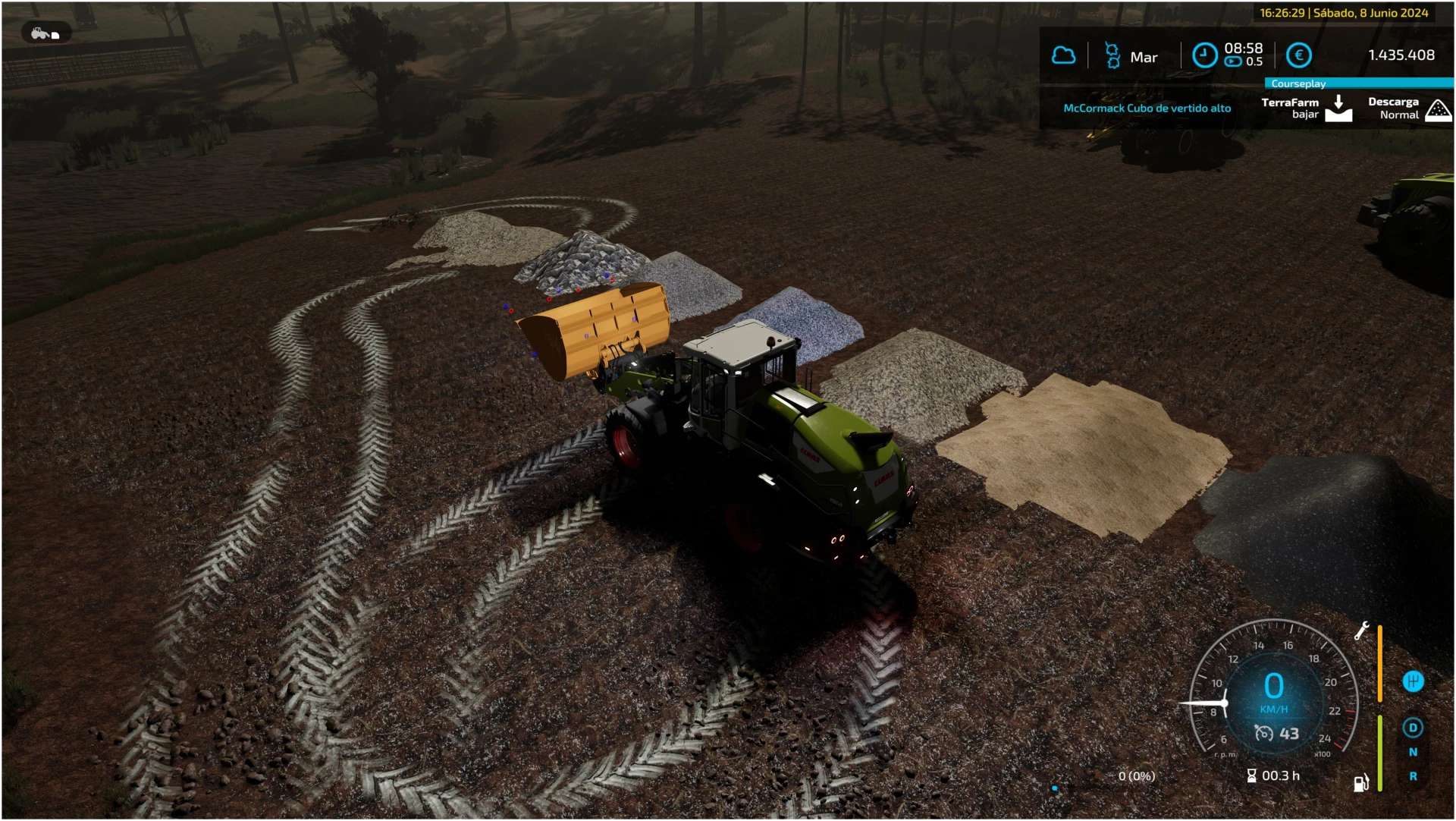The height and width of the screenshot is (821, 1456).
Task: Click the euro money icon
Action: (1299, 55)
